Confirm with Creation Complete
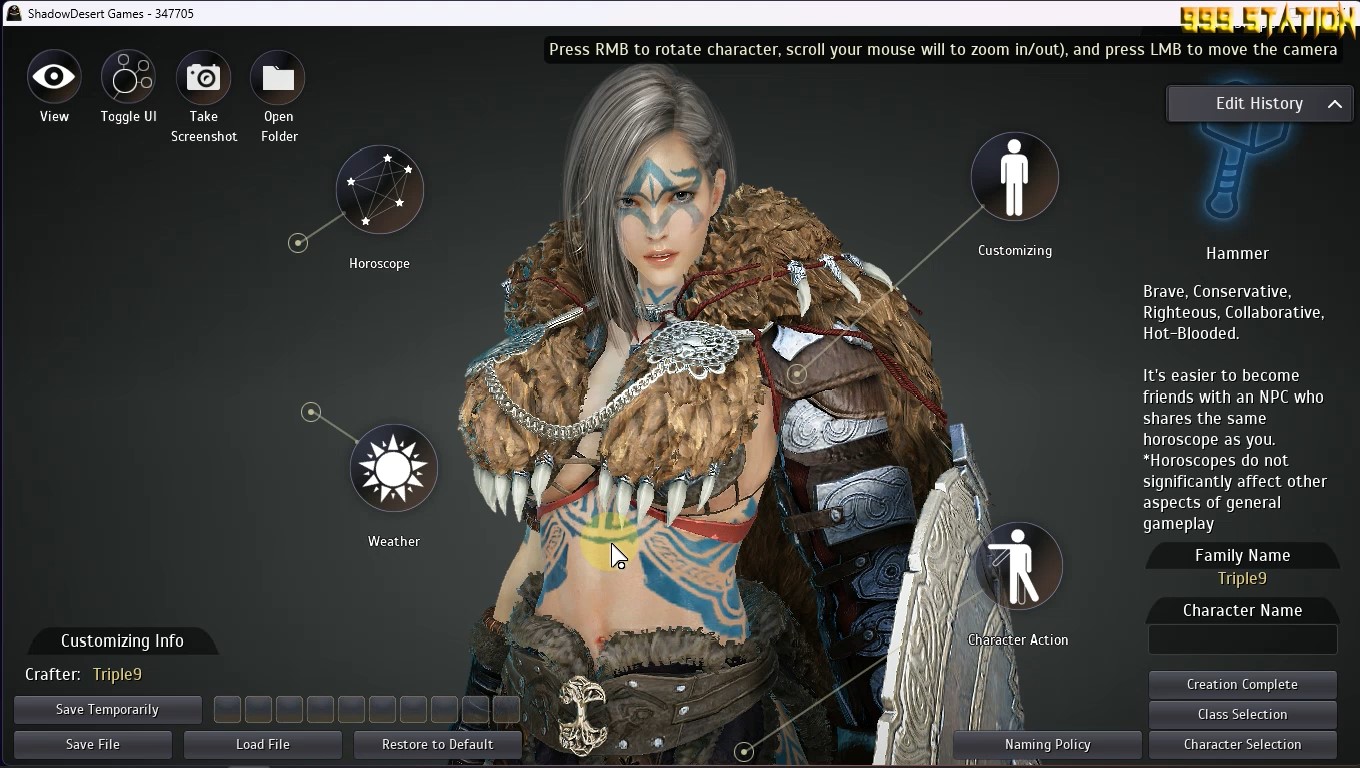This screenshot has width=1360, height=768. click(x=1242, y=685)
